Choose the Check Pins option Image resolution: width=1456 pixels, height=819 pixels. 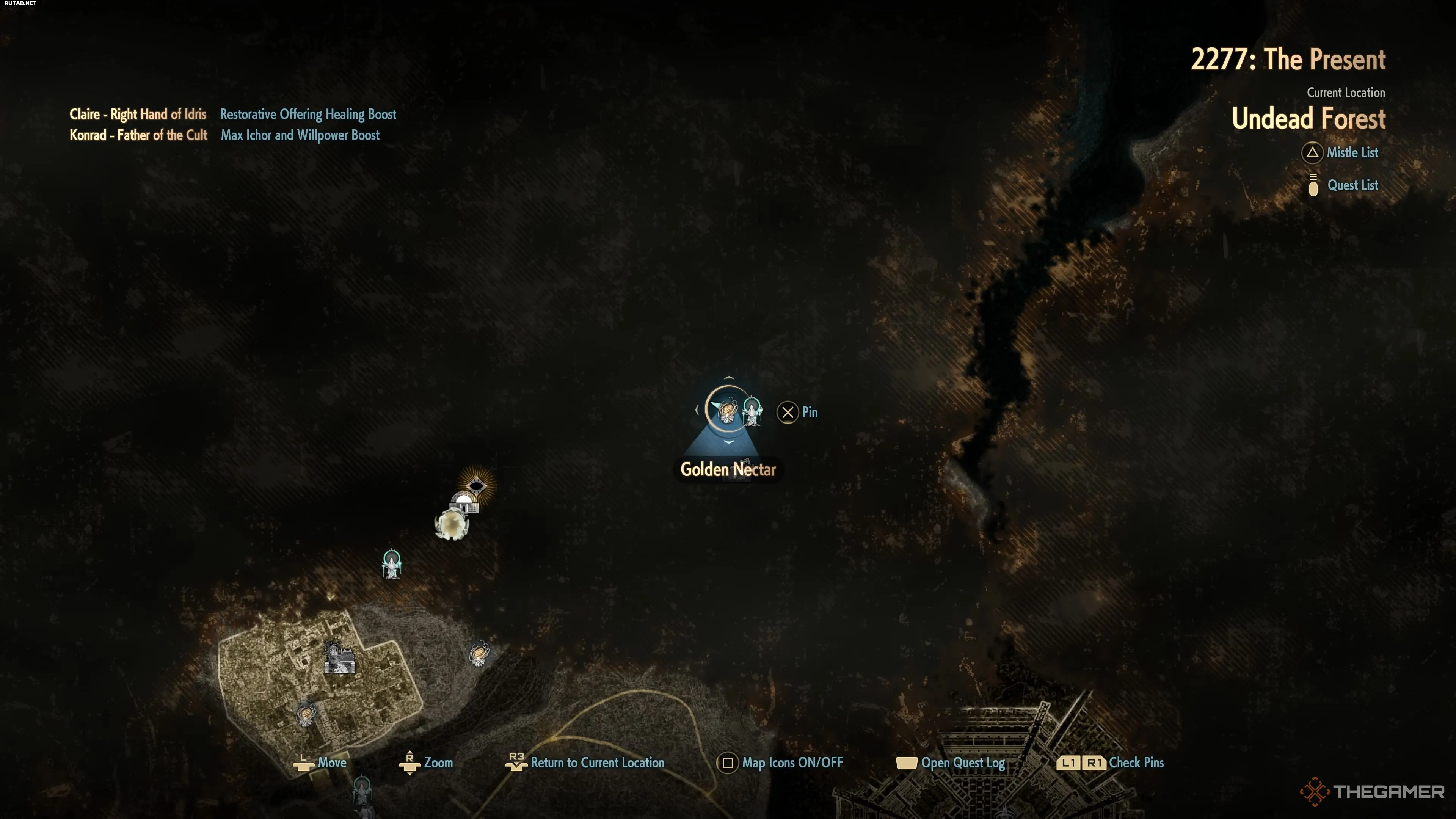[1136, 763]
